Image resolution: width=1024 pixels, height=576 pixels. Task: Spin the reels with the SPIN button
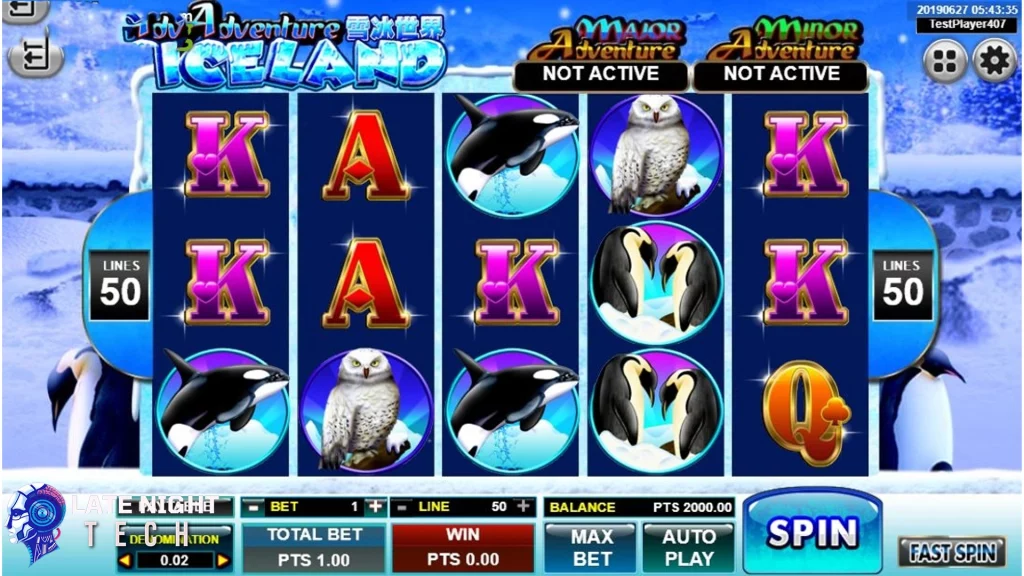point(812,531)
